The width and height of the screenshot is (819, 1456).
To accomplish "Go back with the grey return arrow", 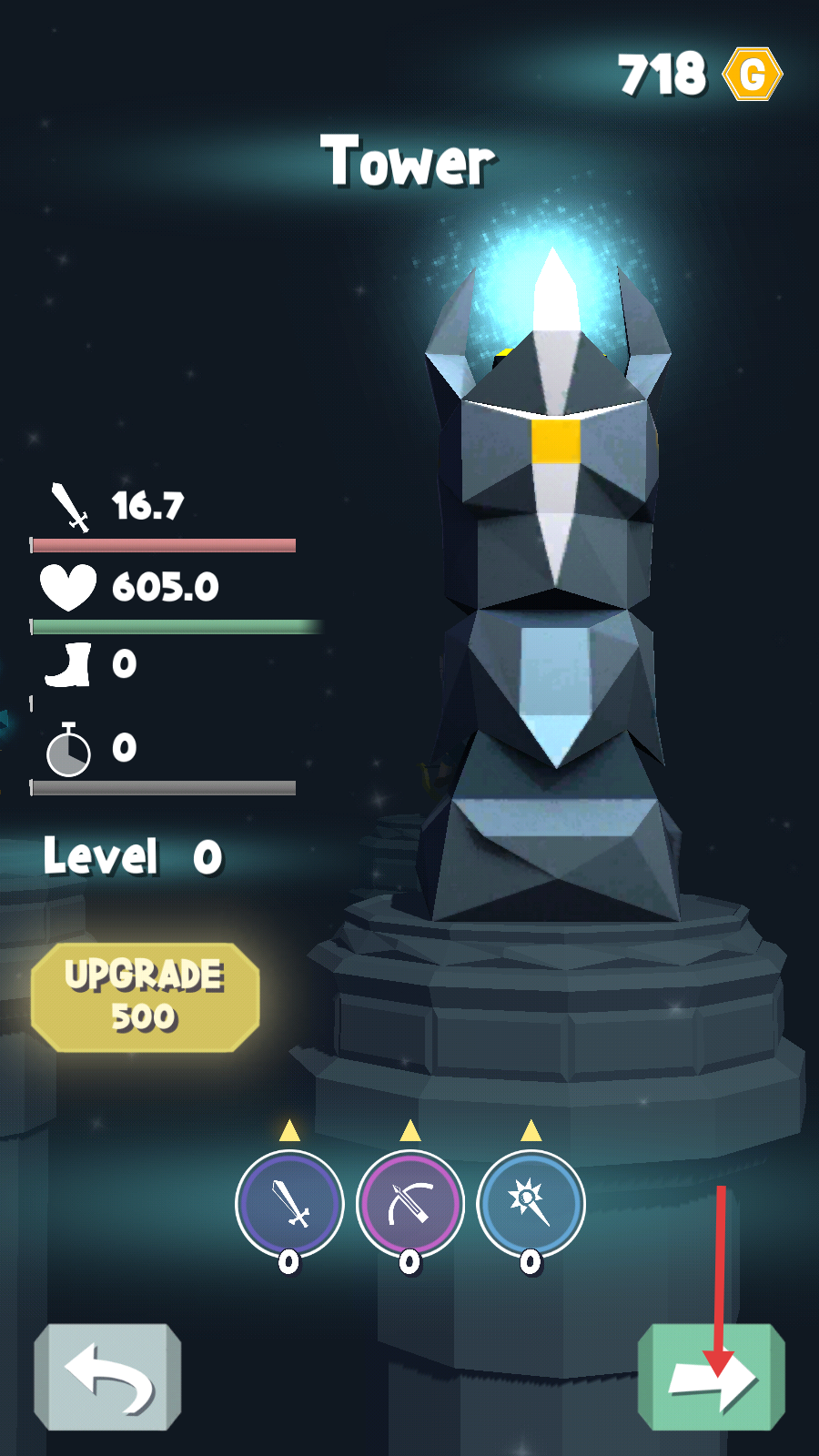I will [107, 1376].
